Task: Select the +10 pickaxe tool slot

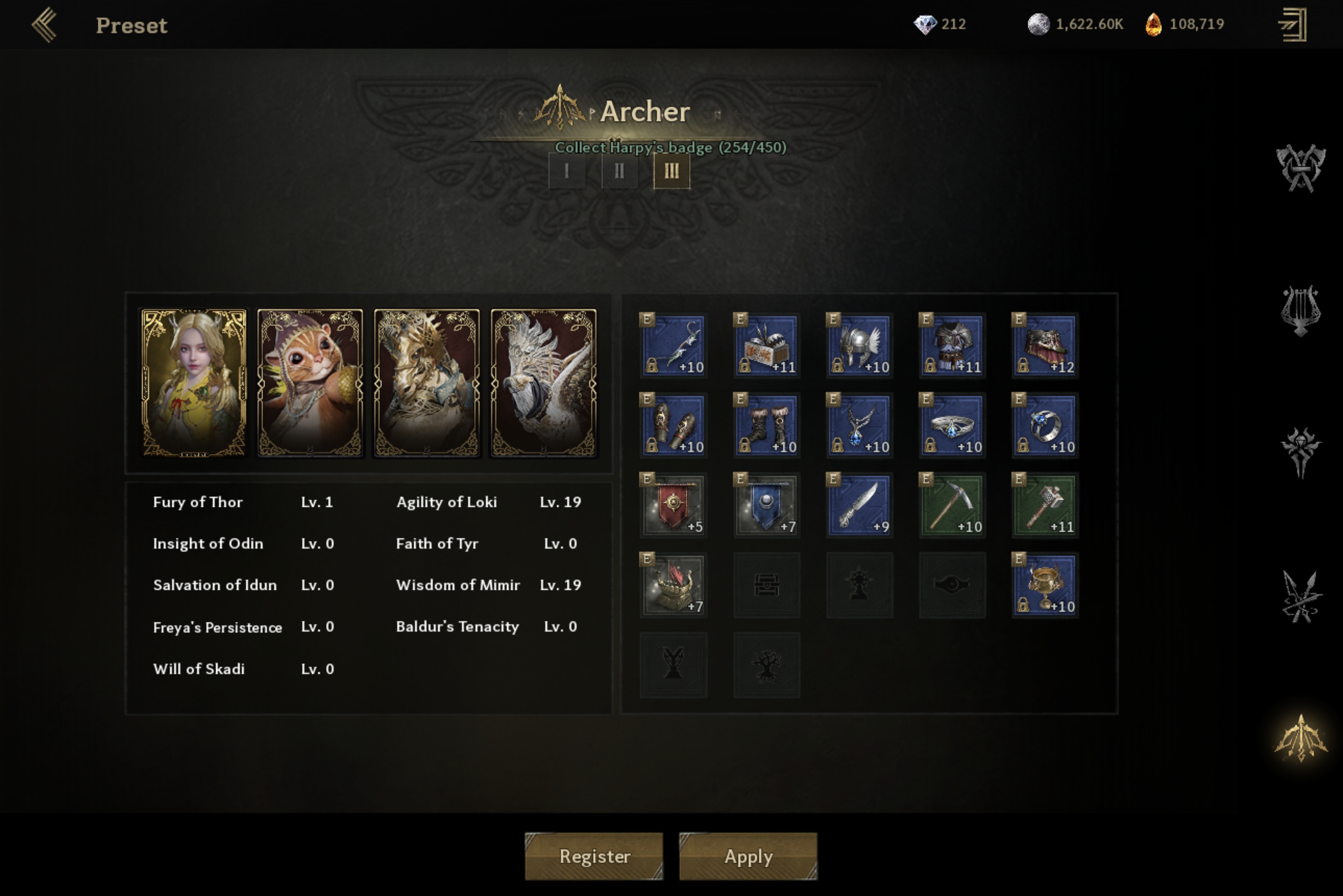Action: pos(952,505)
